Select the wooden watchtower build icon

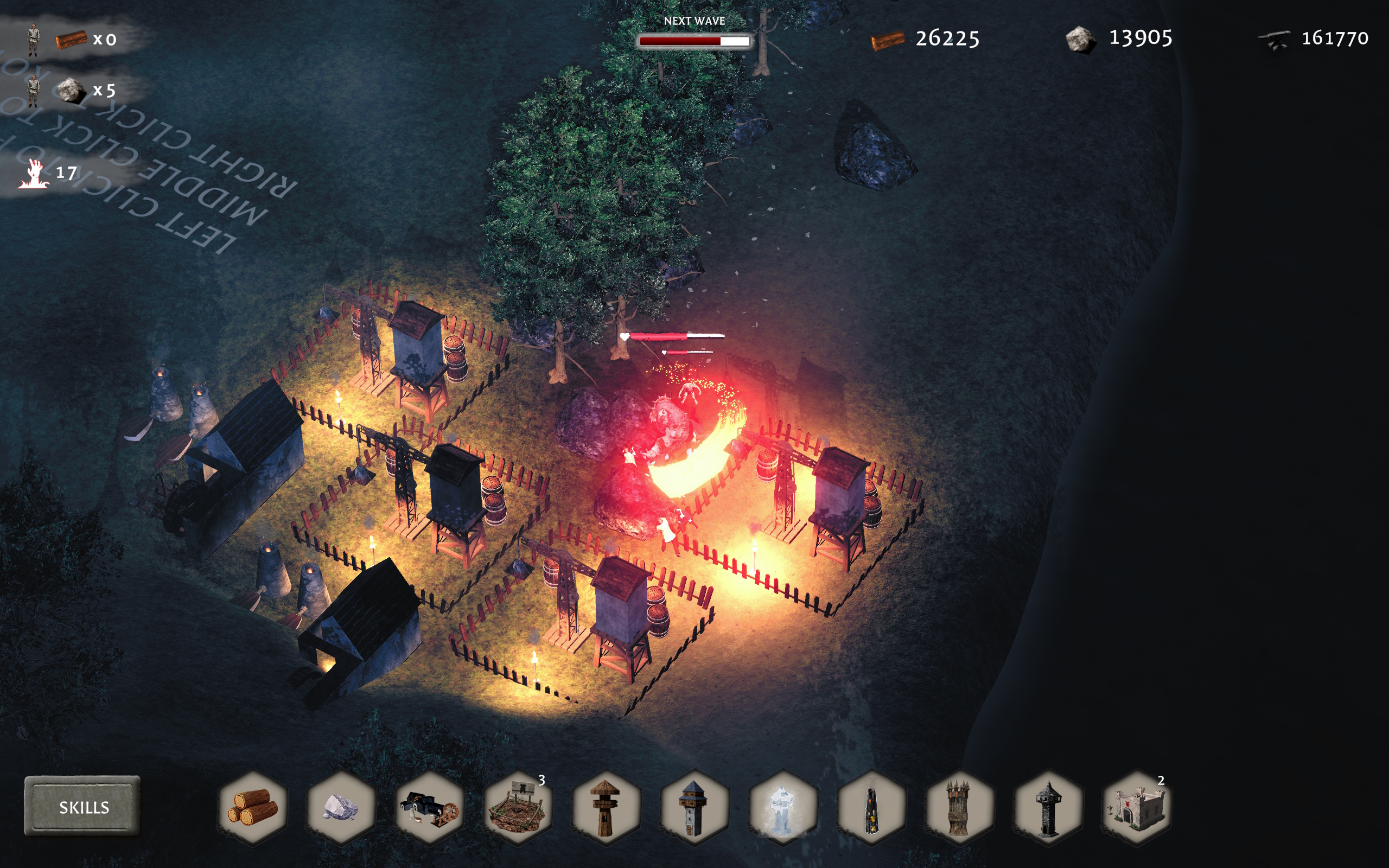point(606,807)
